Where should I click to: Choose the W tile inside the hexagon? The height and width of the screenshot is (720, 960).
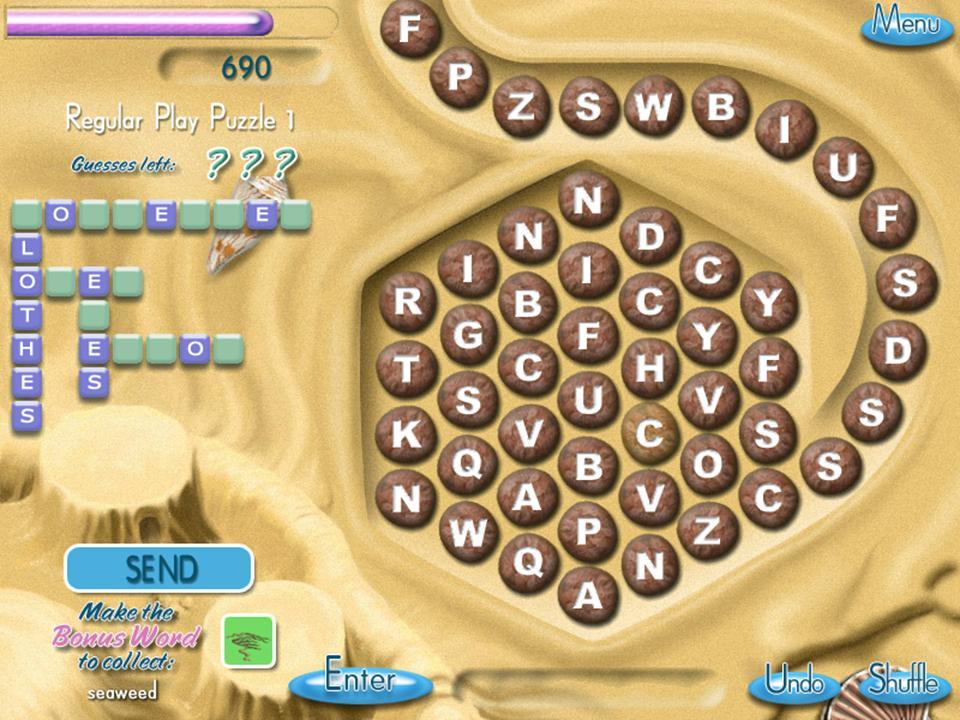(x=468, y=532)
